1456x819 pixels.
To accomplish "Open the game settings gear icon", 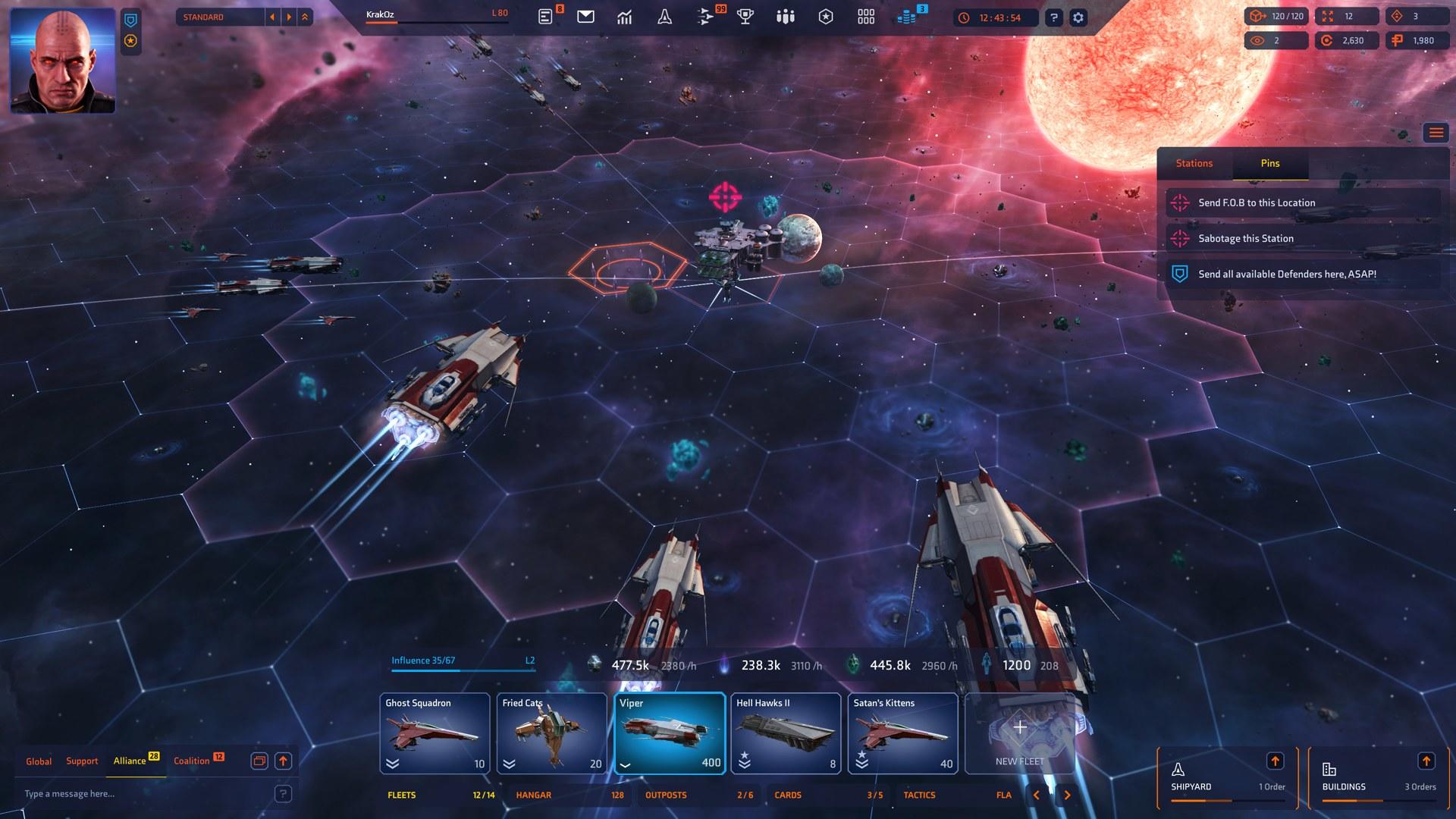I will click(x=1078, y=16).
